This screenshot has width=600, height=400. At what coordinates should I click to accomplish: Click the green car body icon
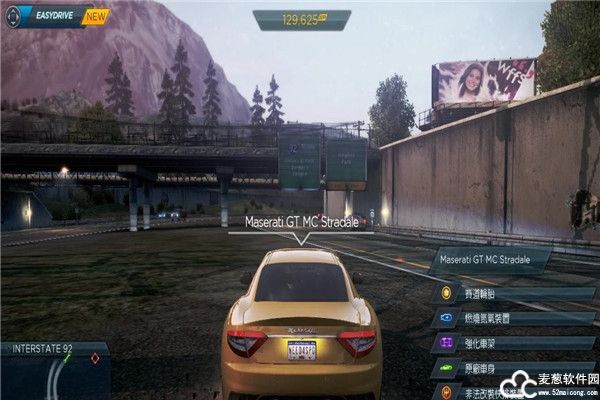(x=446, y=368)
